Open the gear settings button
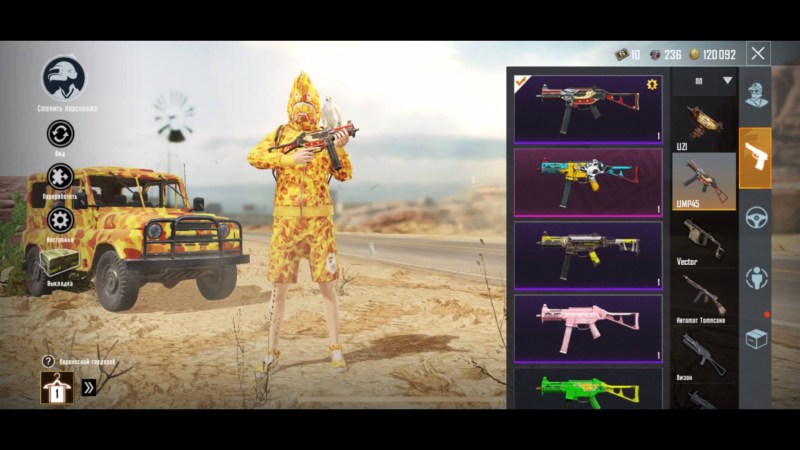This screenshot has height=450, width=800. click(x=60, y=220)
